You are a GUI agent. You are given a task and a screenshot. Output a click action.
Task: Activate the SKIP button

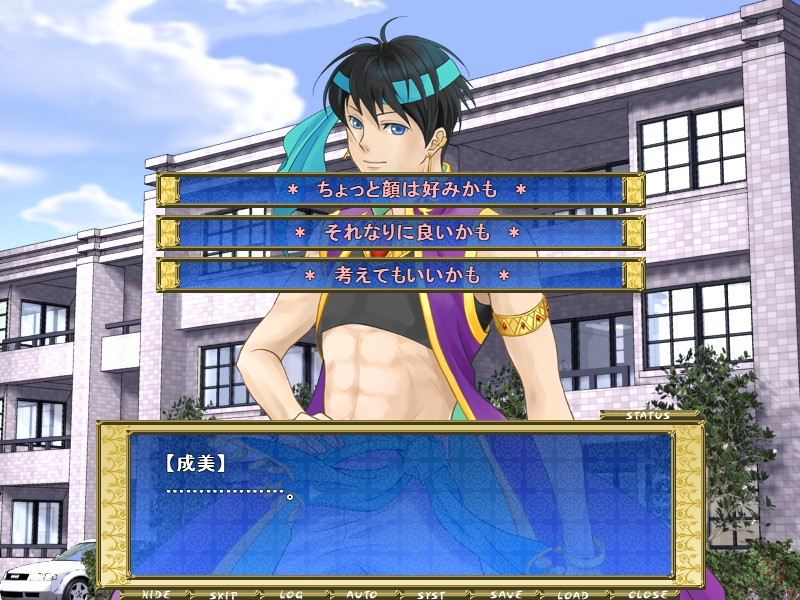224,594
